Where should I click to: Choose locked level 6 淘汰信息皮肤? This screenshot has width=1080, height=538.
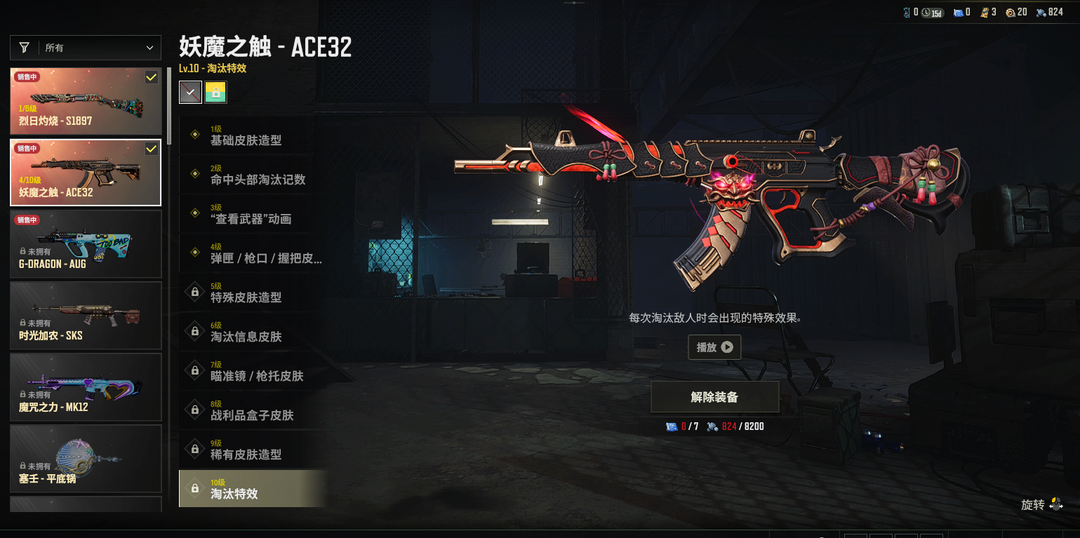[252, 332]
